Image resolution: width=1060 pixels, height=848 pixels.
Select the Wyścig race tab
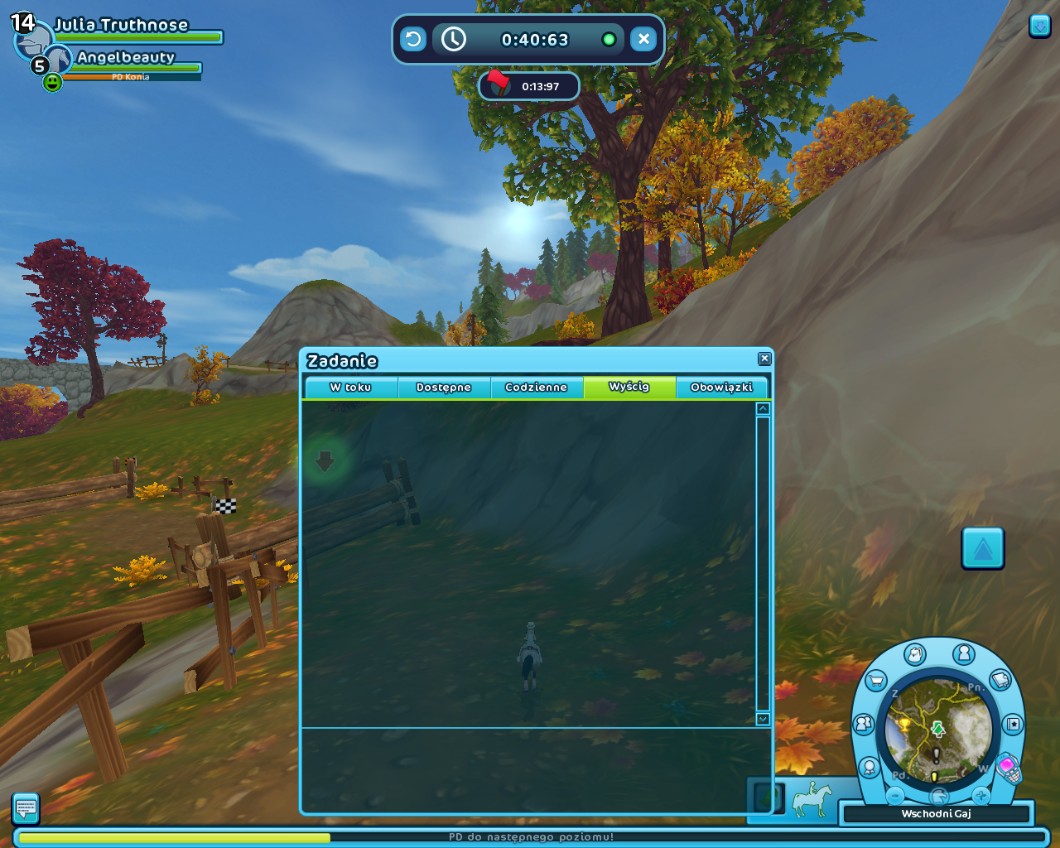tap(629, 387)
